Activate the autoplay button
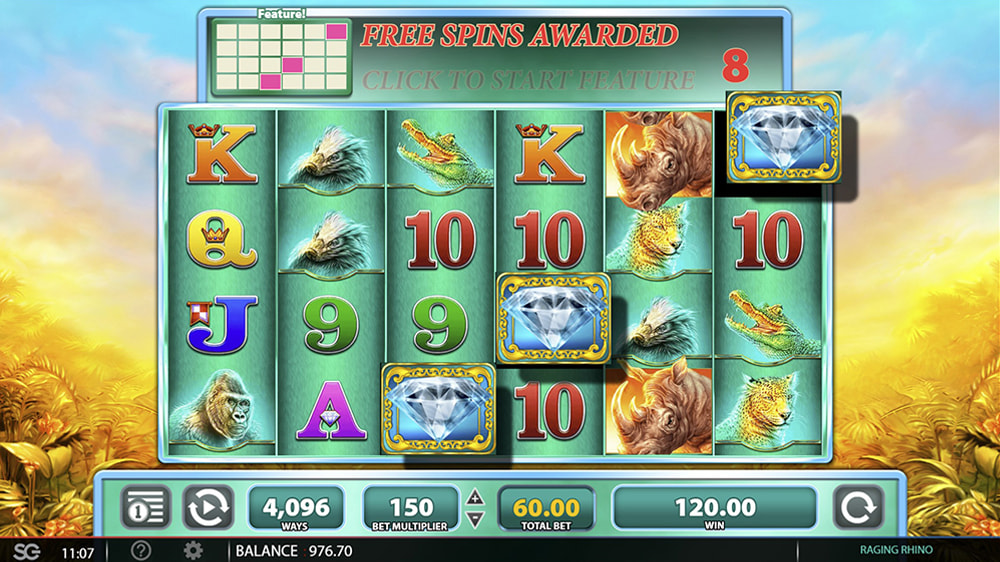Image resolution: width=1000 pixels, height=562 pixels. click(x=208, y=507)
